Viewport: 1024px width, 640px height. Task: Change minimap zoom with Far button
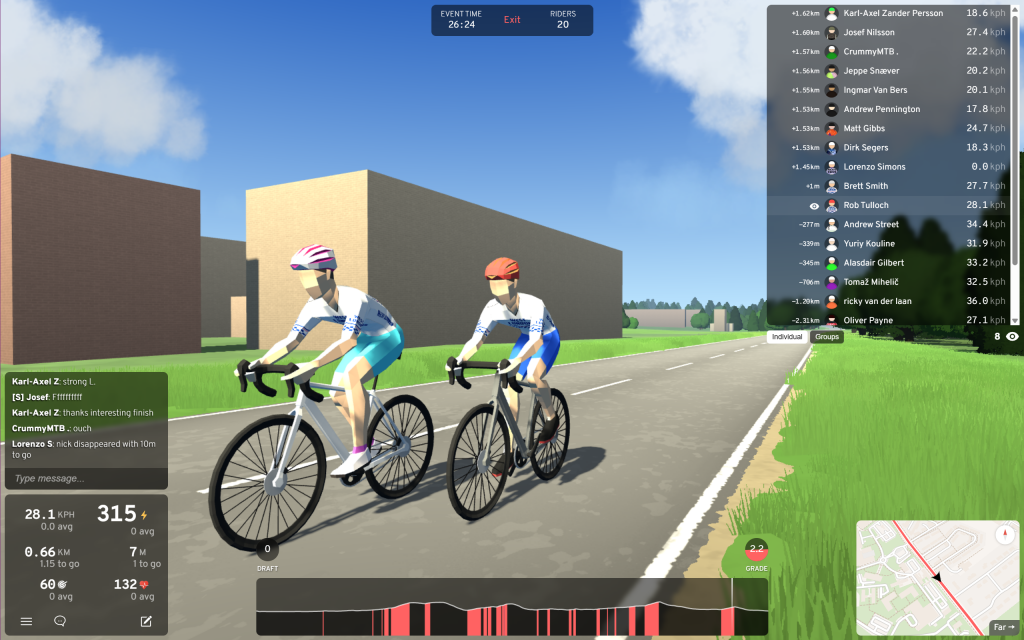1003,627
